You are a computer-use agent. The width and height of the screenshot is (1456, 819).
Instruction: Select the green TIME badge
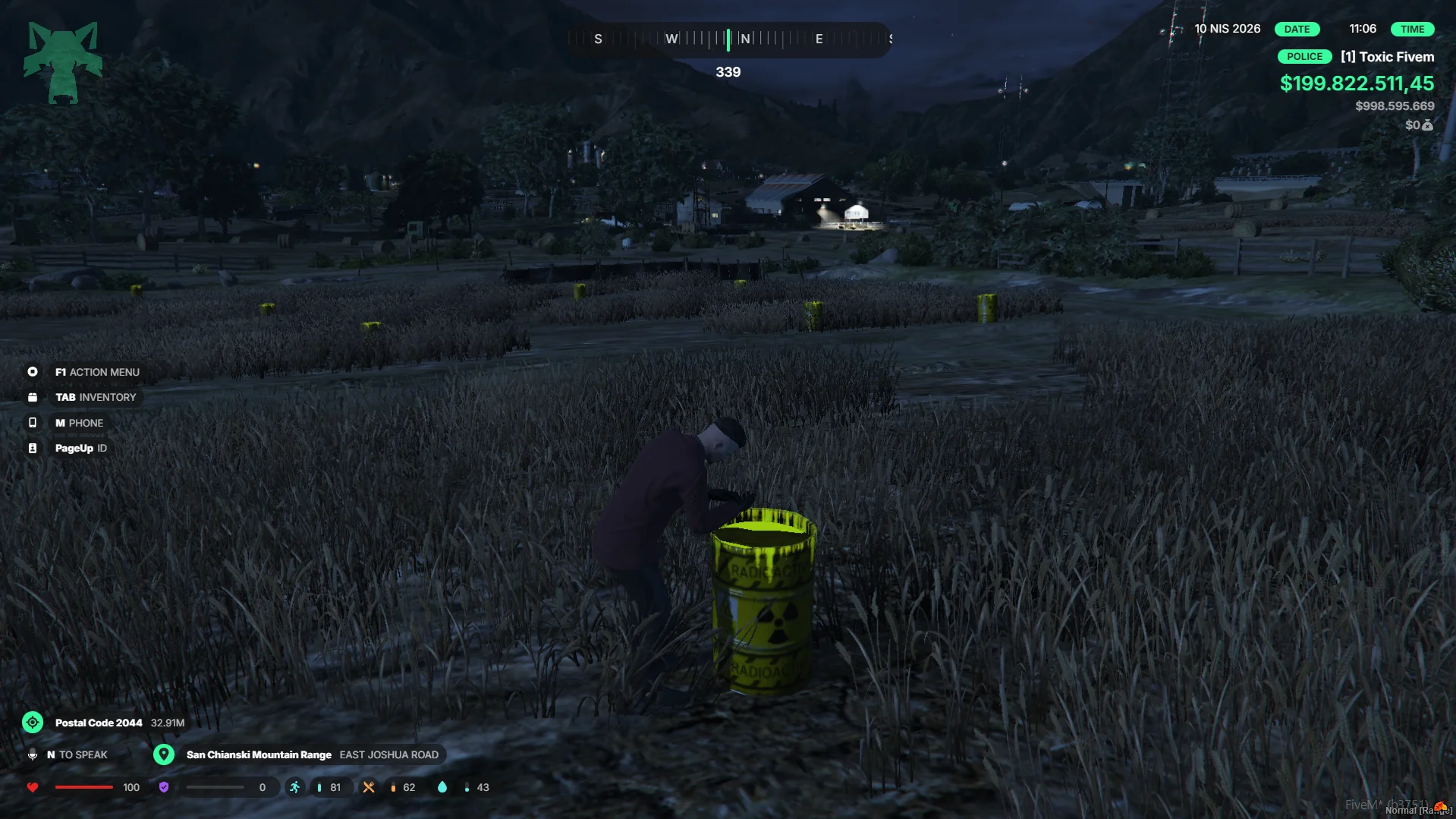point(1412,30)
